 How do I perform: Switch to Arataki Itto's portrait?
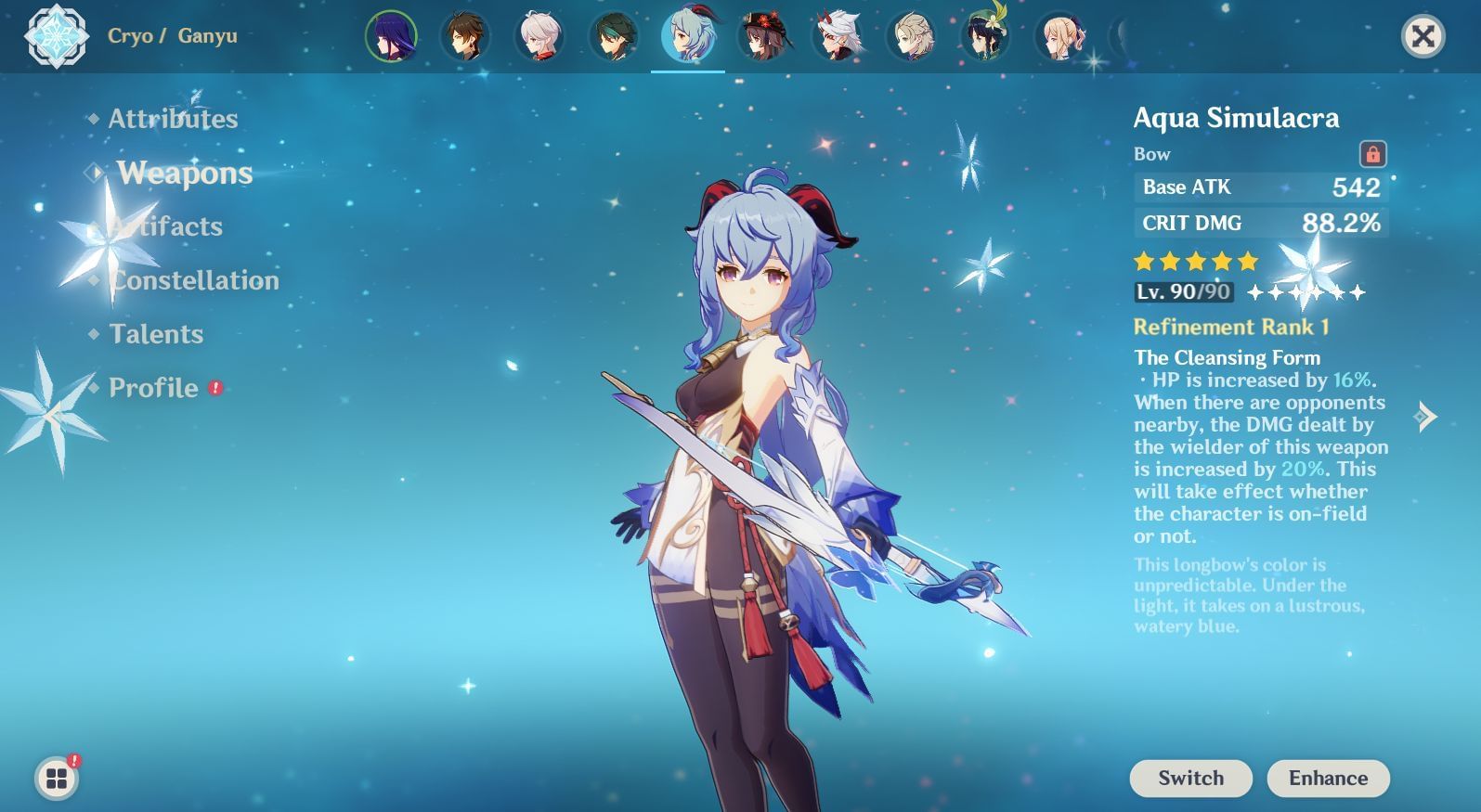tap(837, 37)
